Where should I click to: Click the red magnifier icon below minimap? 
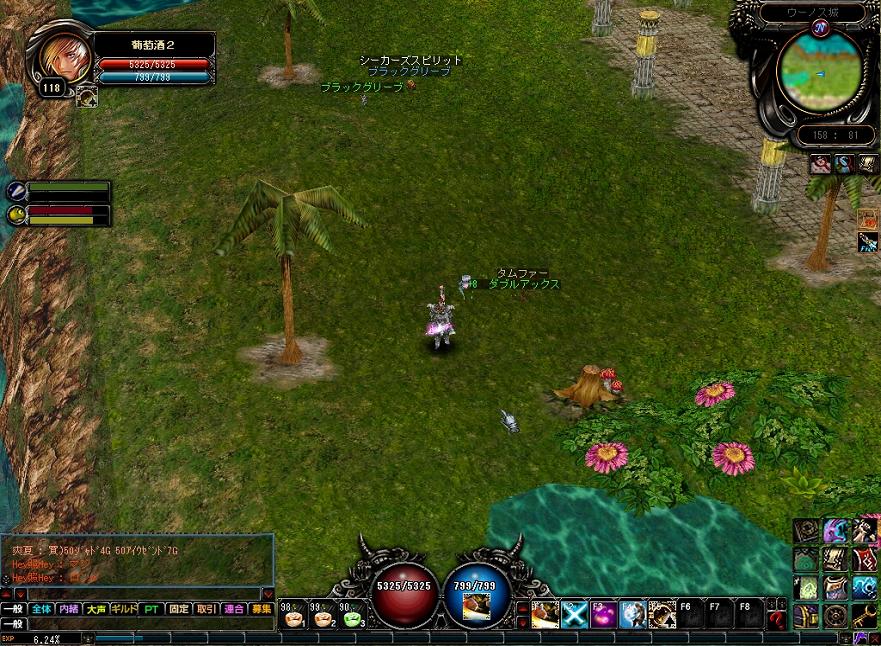coord(820,164)
